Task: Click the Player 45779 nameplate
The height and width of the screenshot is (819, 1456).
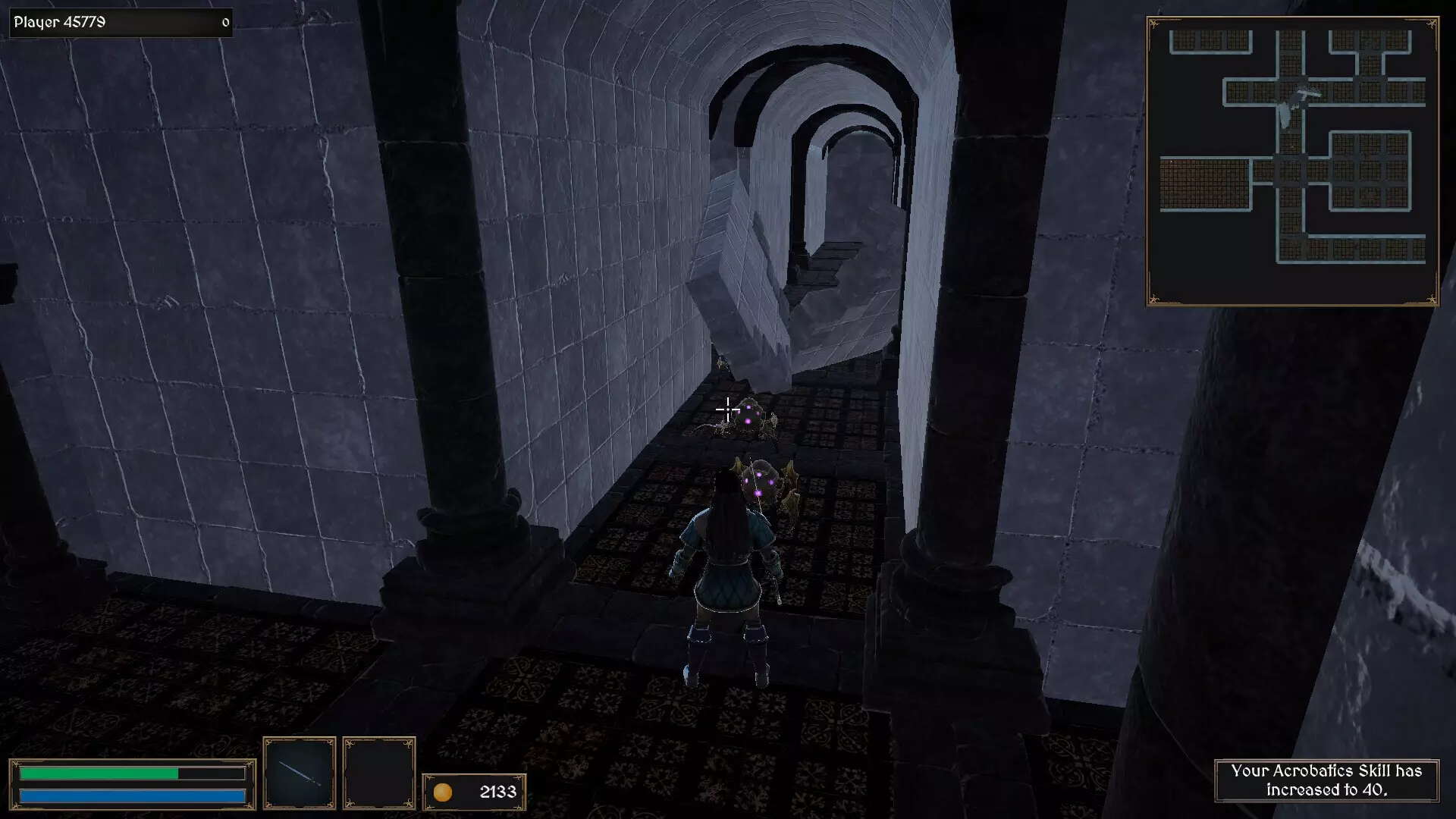Action: (x=61, y=22)
